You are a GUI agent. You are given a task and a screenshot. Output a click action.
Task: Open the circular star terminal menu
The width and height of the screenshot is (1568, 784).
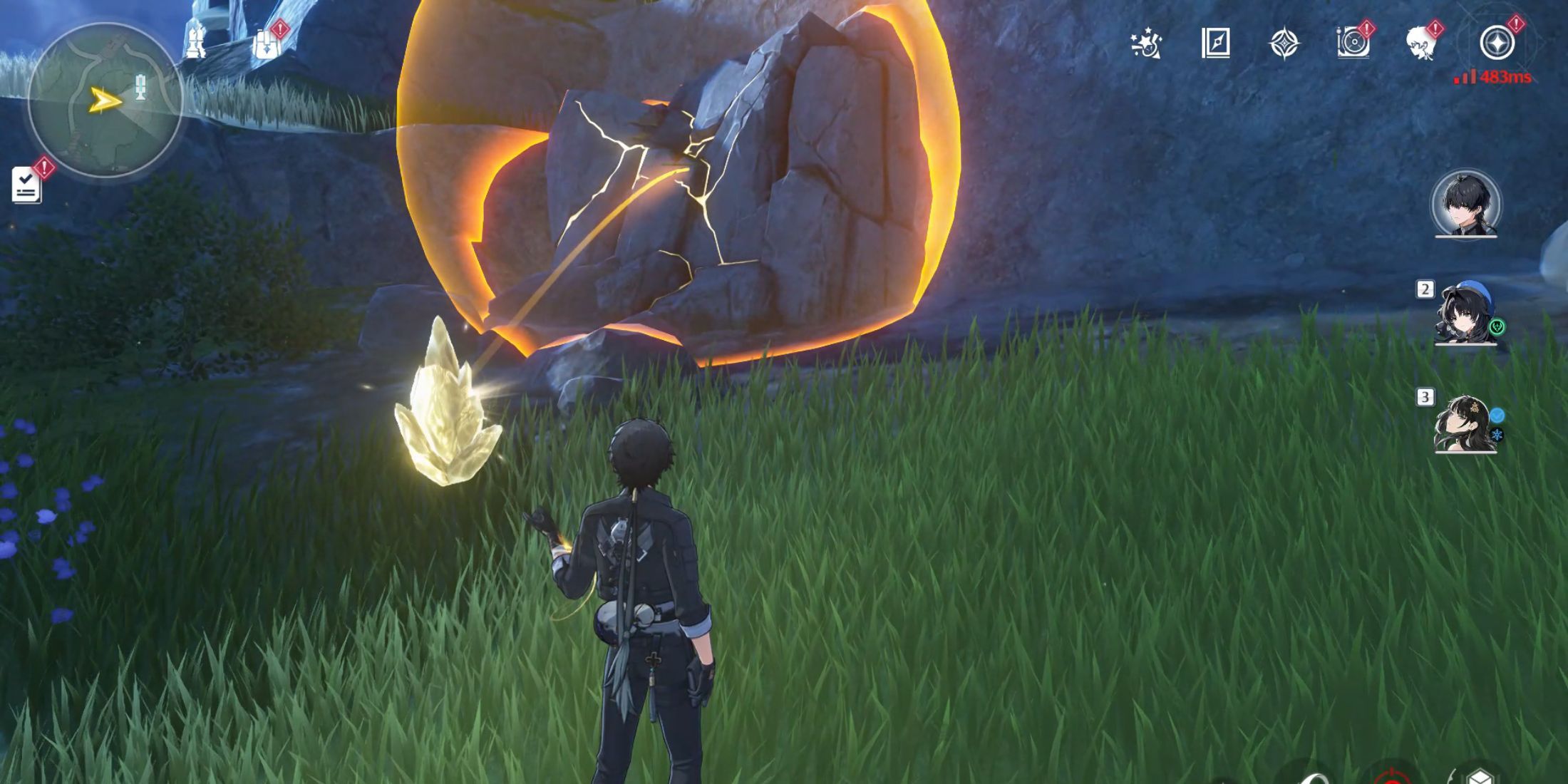[1497, 43]
